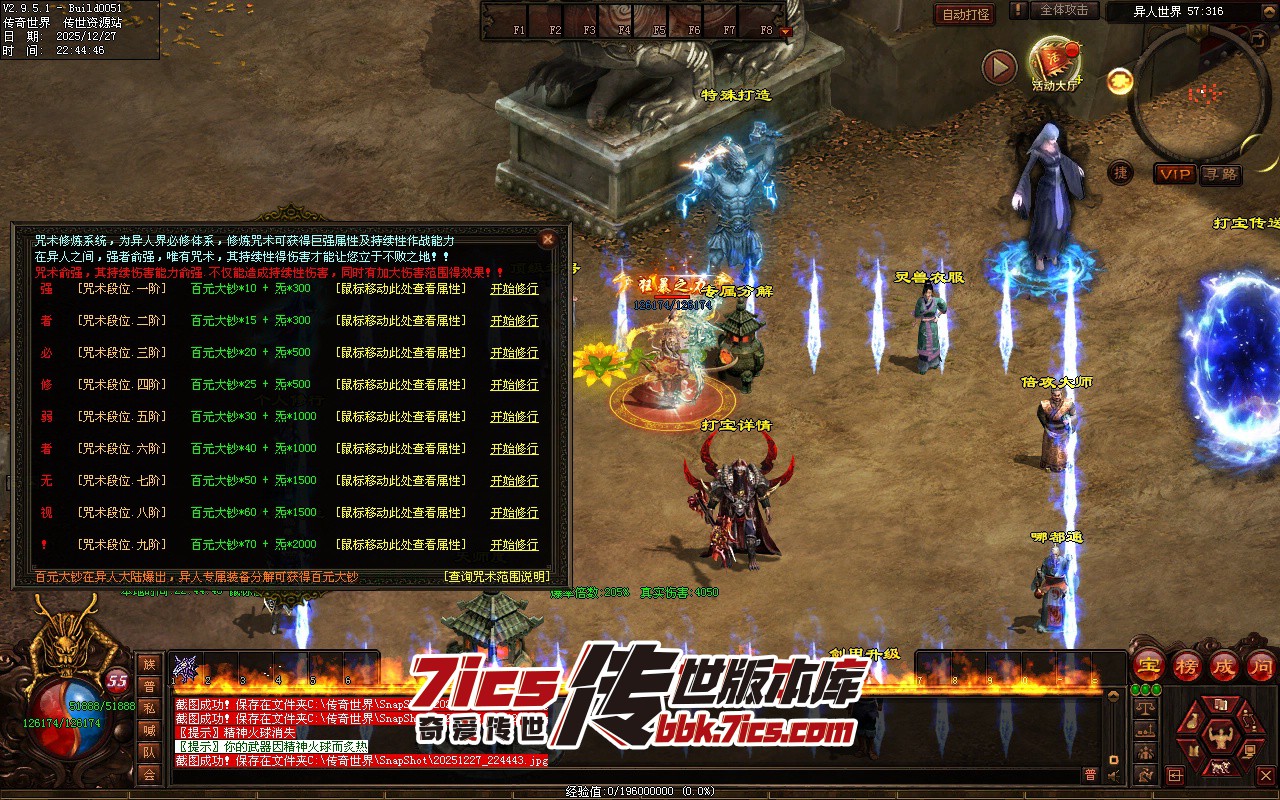Open the 活动大厅 event hall
The width and height of the screenshot is (1280, 800).
(1054, 62)
